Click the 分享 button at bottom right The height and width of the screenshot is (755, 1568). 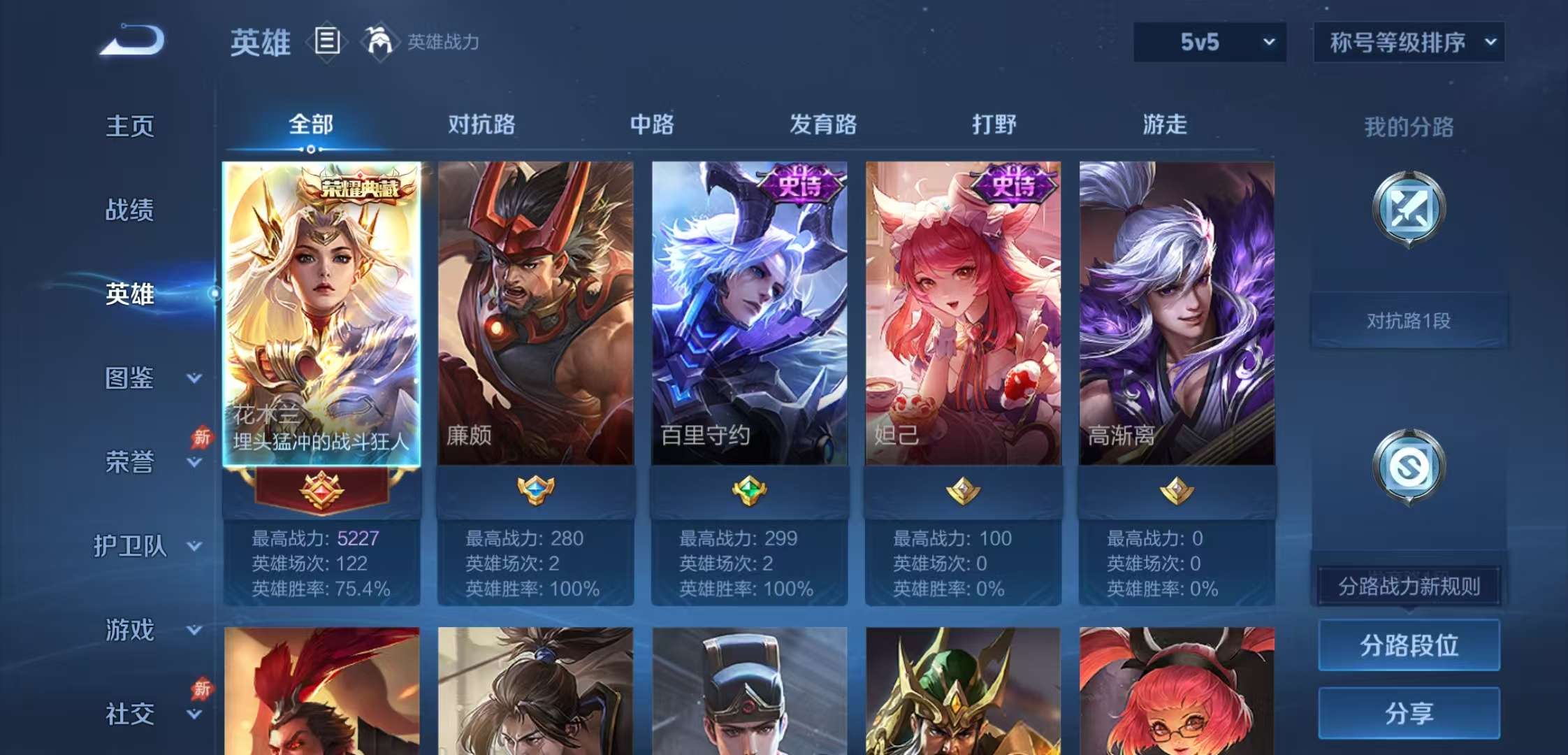coord(1409,713)
